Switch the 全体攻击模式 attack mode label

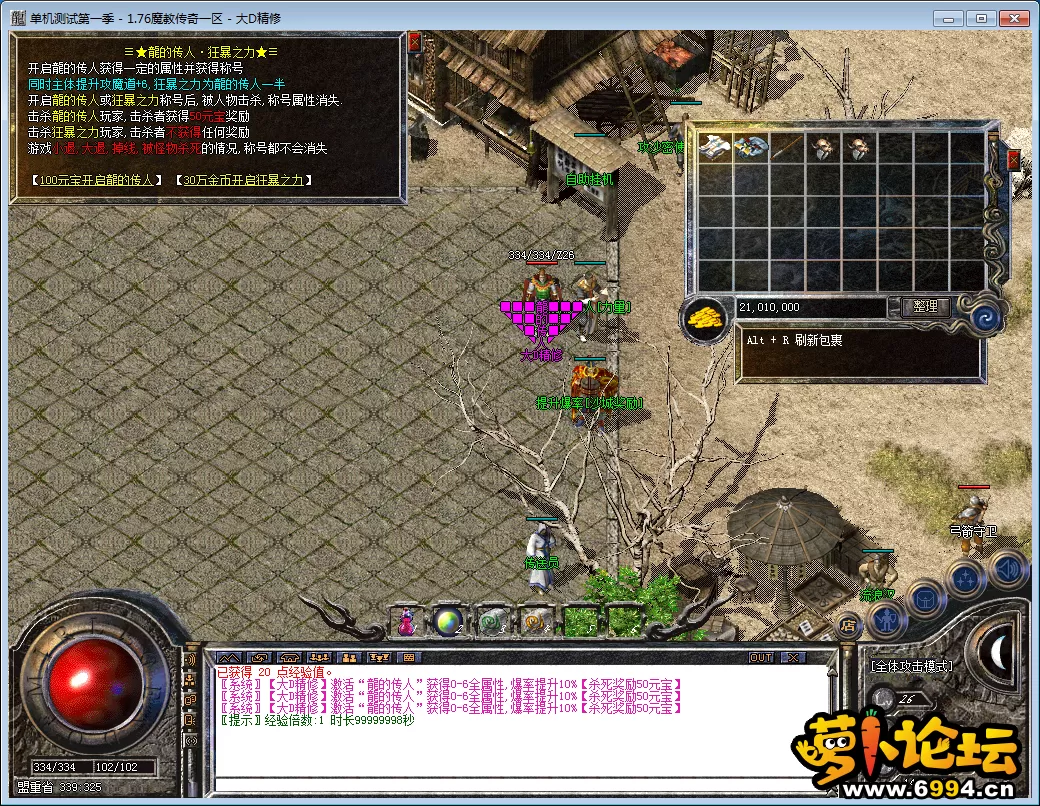coord(910,666)
